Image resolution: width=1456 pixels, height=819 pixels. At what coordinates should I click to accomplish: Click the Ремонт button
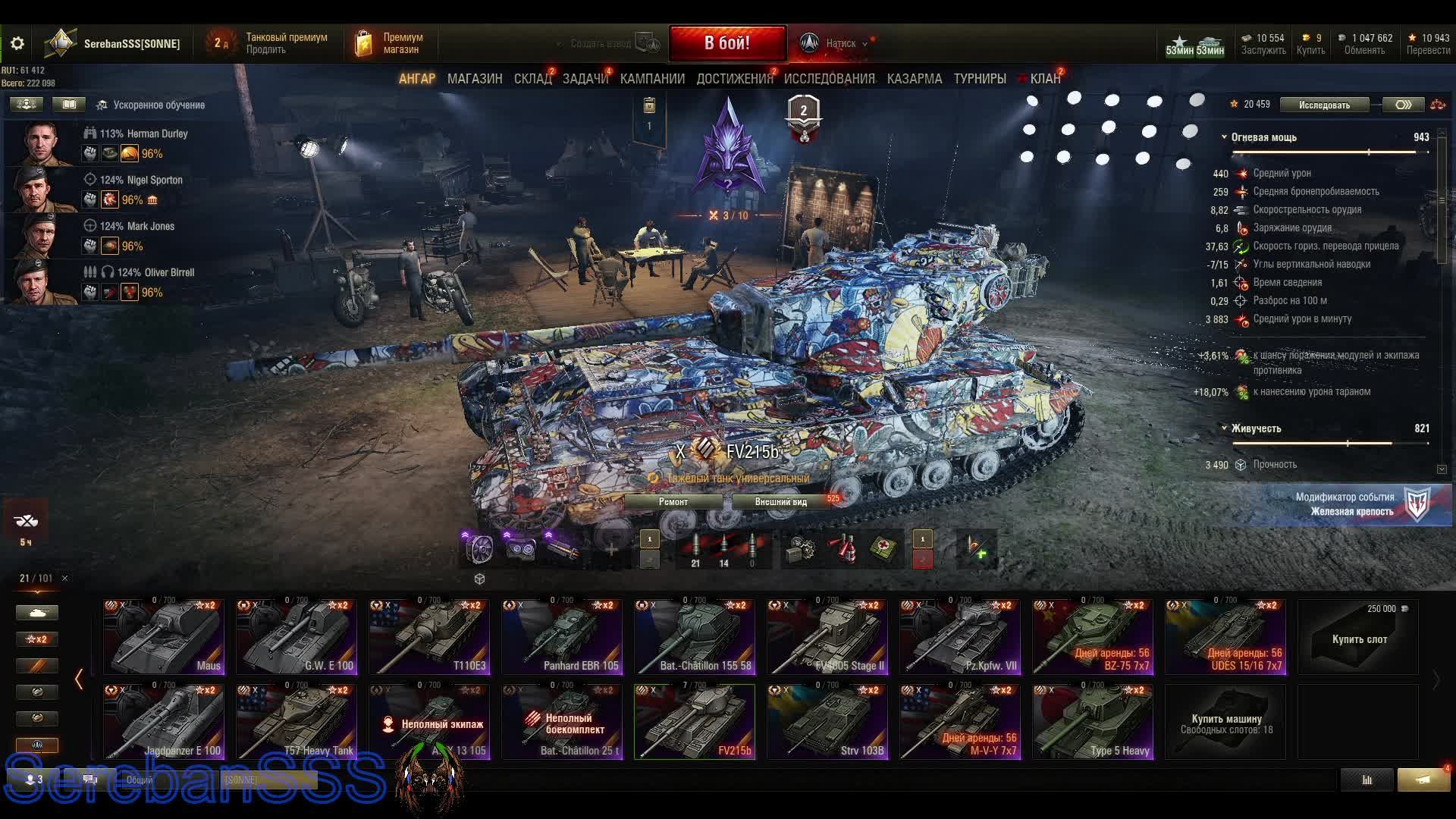click(673, 501)
